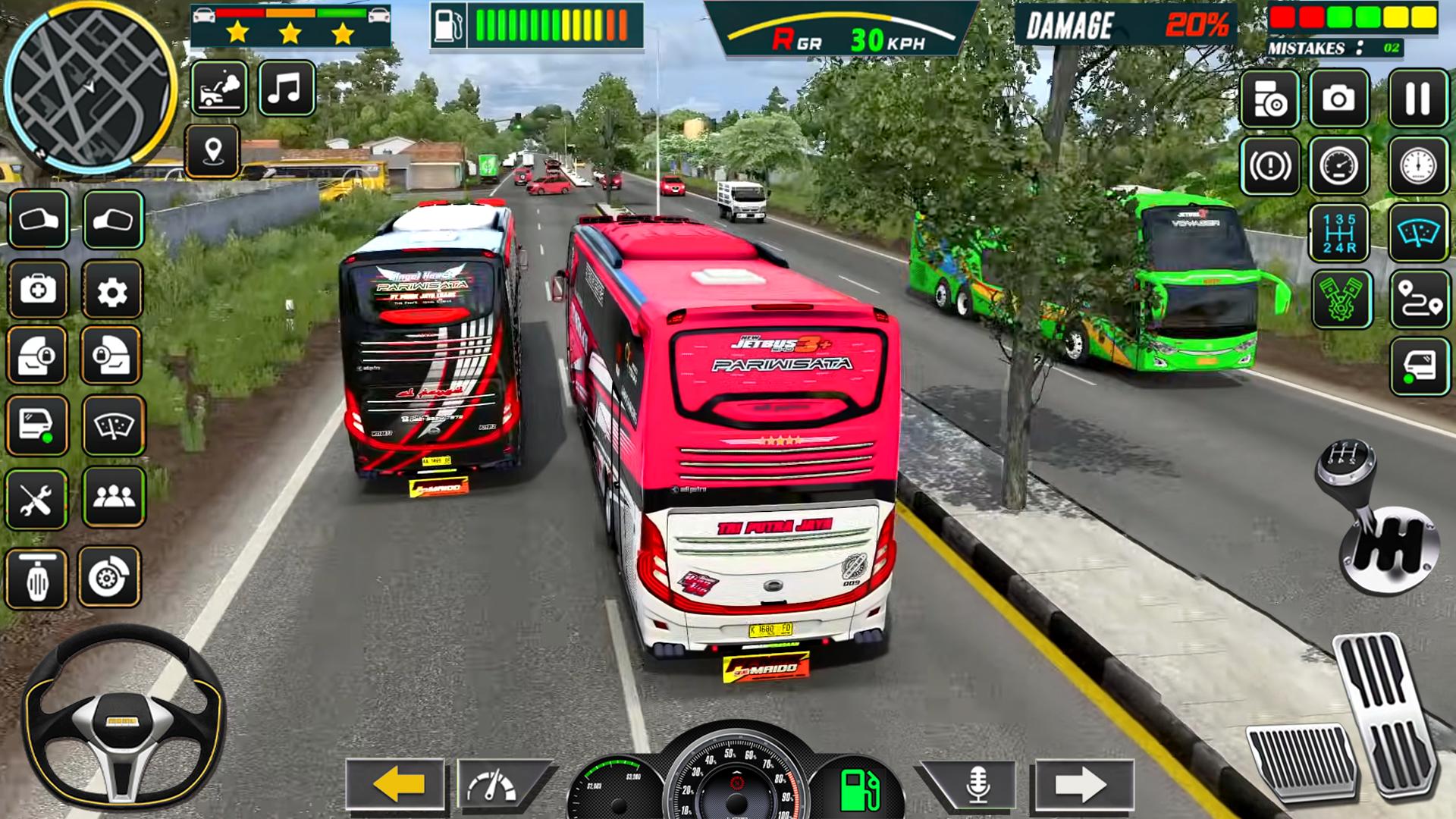Open the map location pin
Viewport: 1456px width, 819px height.
(x=213, y=151)
